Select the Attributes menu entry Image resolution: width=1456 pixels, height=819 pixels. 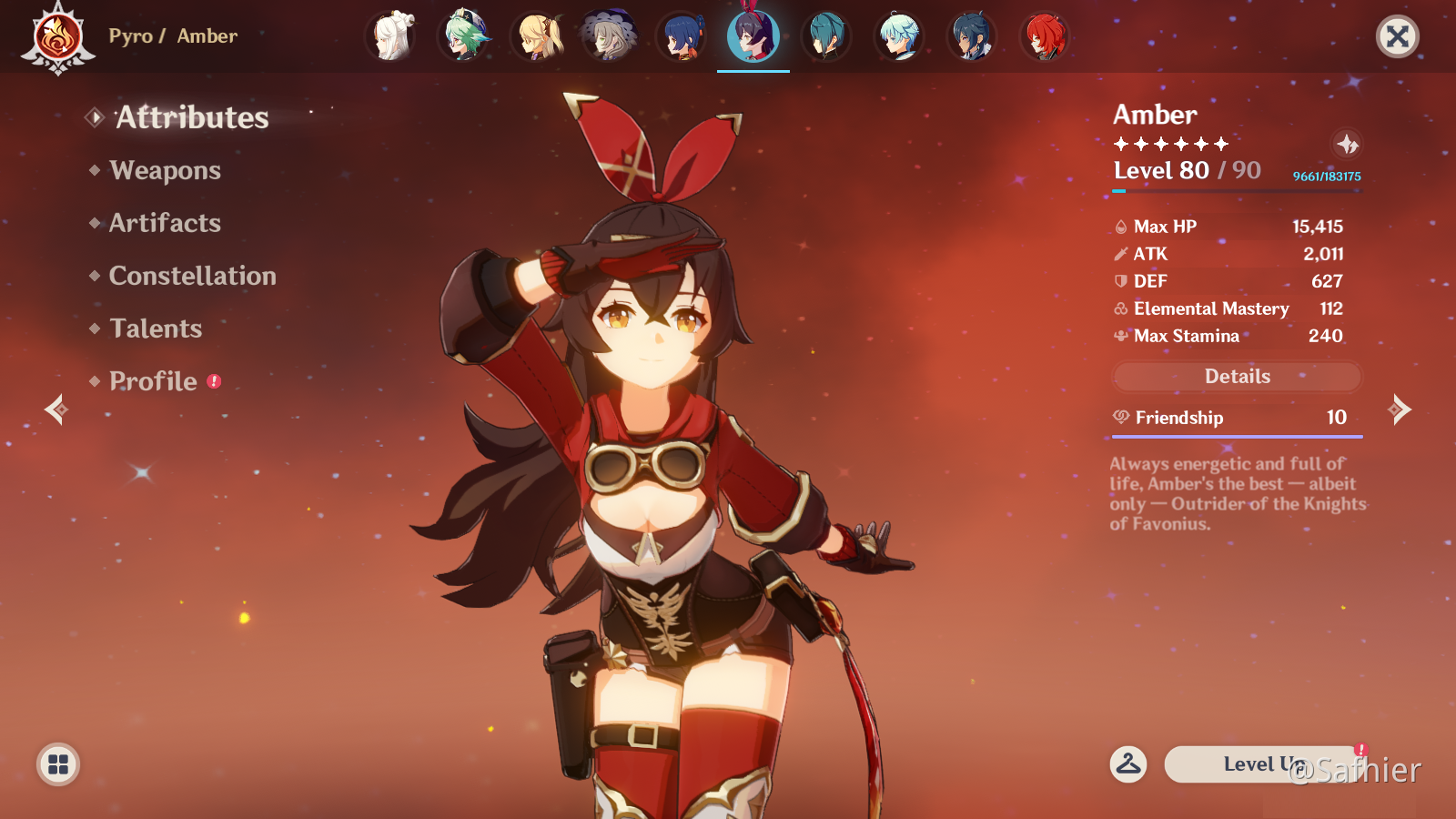[192, 118]
